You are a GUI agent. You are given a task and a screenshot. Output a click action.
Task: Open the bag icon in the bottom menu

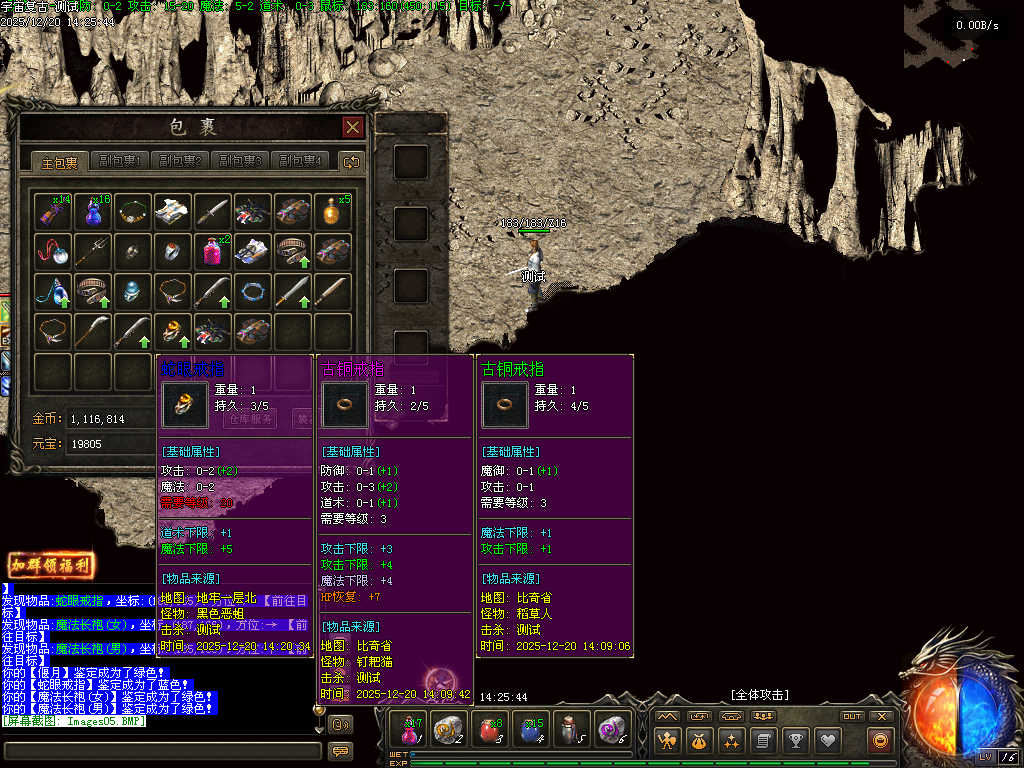point(699,741)
